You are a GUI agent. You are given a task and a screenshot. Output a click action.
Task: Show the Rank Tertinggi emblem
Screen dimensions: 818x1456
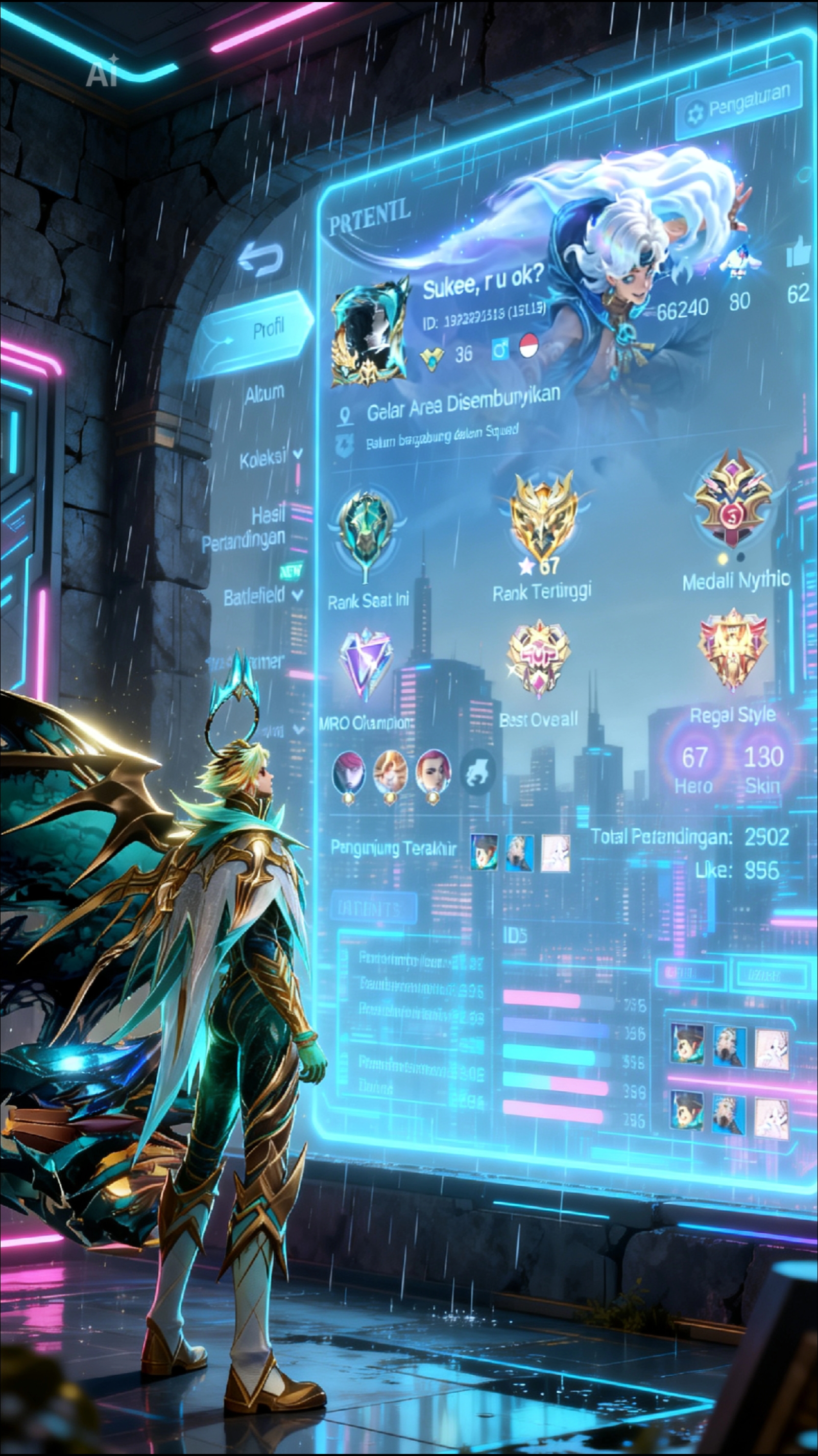coord(542,520)
